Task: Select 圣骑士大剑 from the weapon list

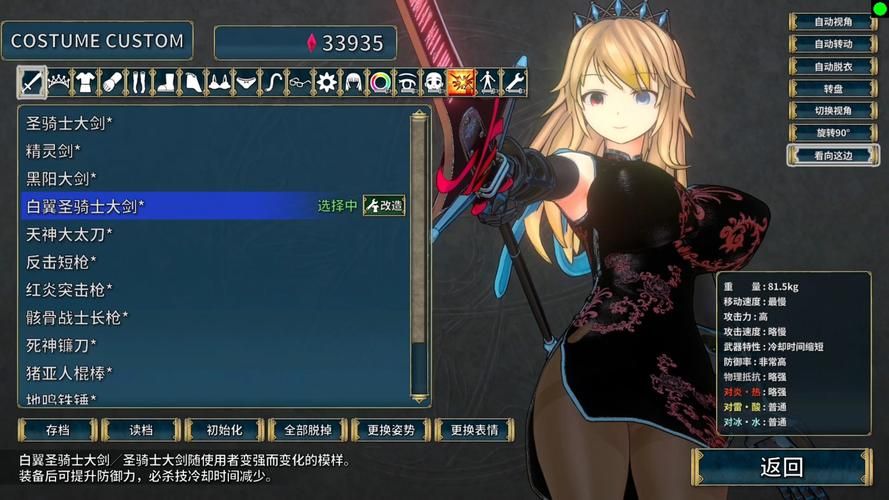Action: (x=70, y=124)
